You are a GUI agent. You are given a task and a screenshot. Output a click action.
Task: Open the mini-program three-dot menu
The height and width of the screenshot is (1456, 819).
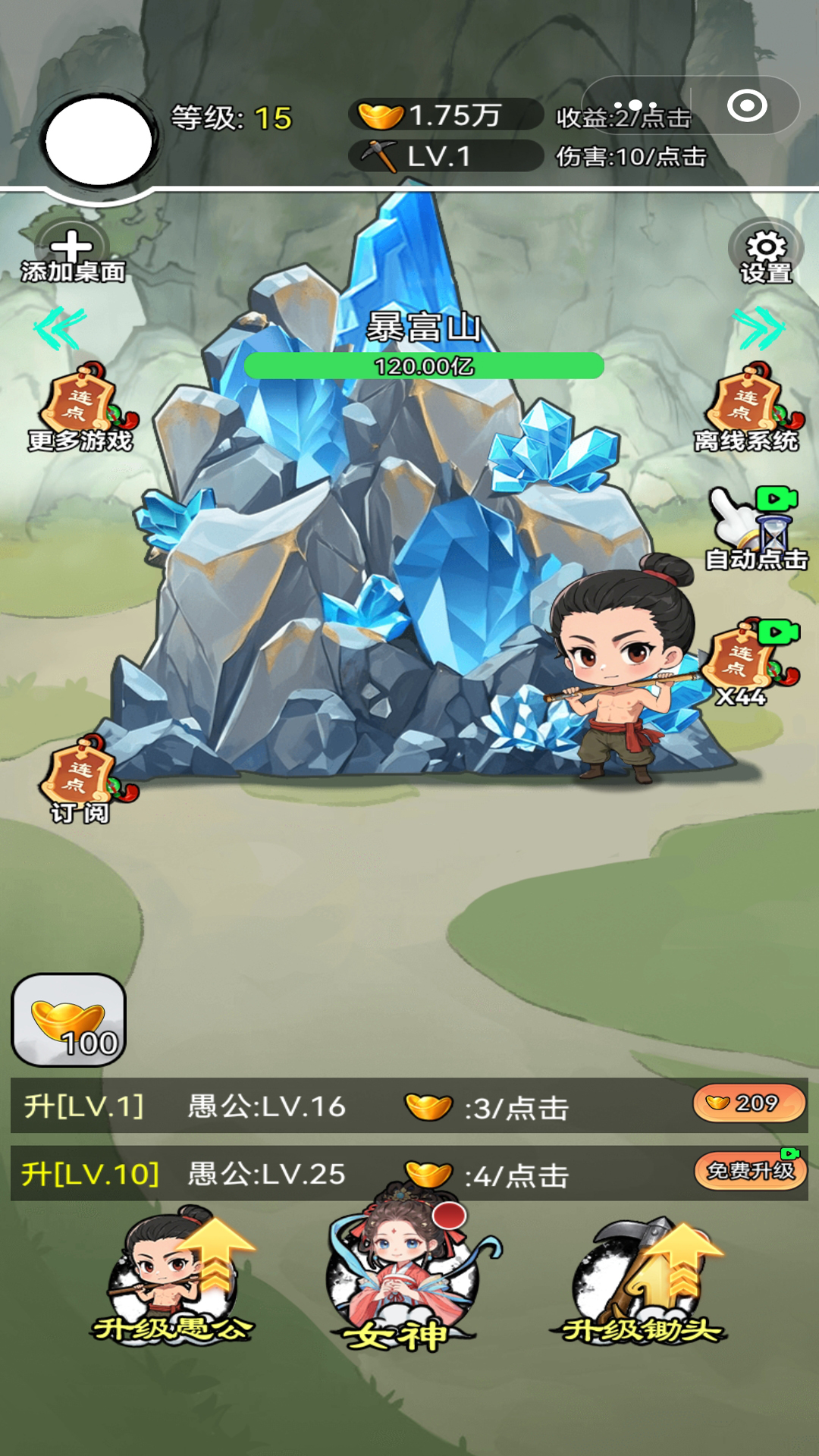tap(635, 106)
